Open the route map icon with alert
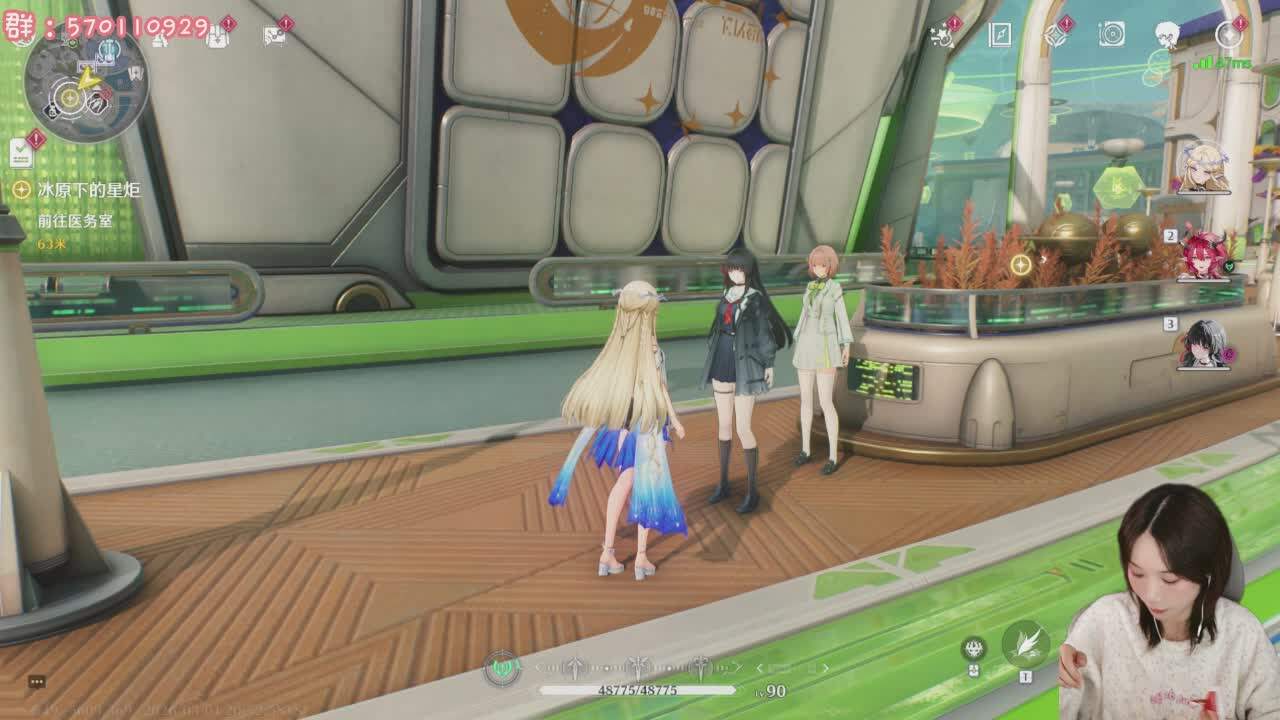1280x720 pixels. [274, 36]
